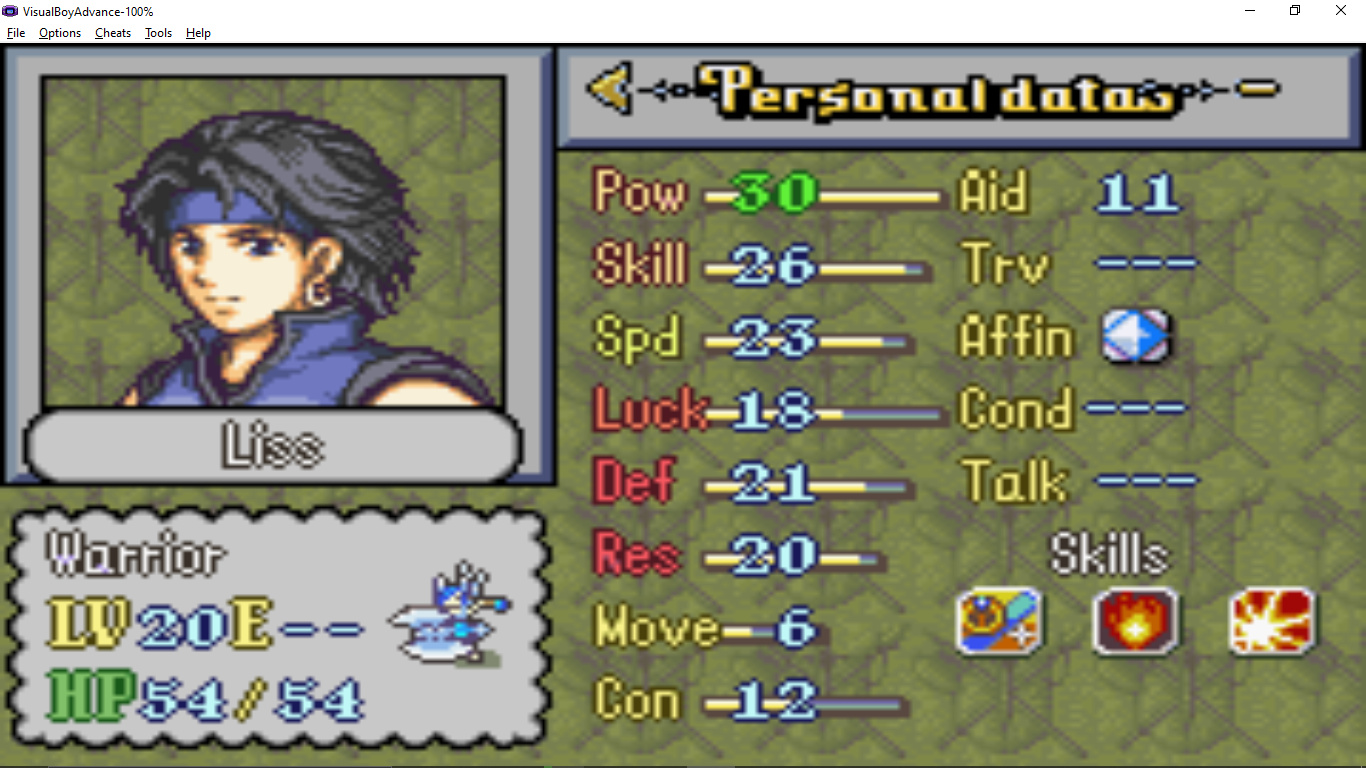This screenshot has width=1366, height=768.
Task: Open the Cheats menu
Action: [x=113, y=33]
